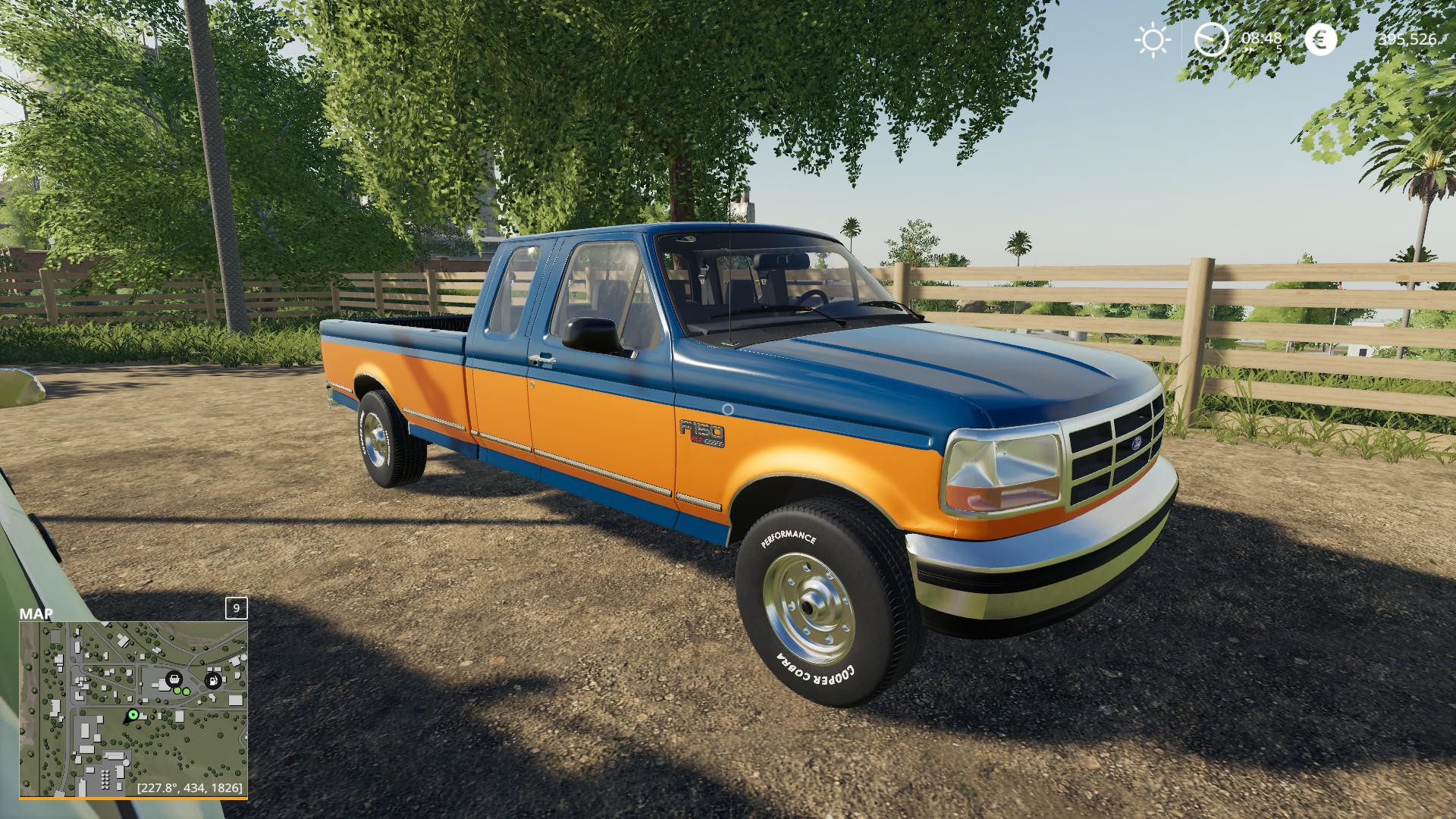Click the second green vehicle dot on minimap

pyautogui.click(x=187, y=692)
